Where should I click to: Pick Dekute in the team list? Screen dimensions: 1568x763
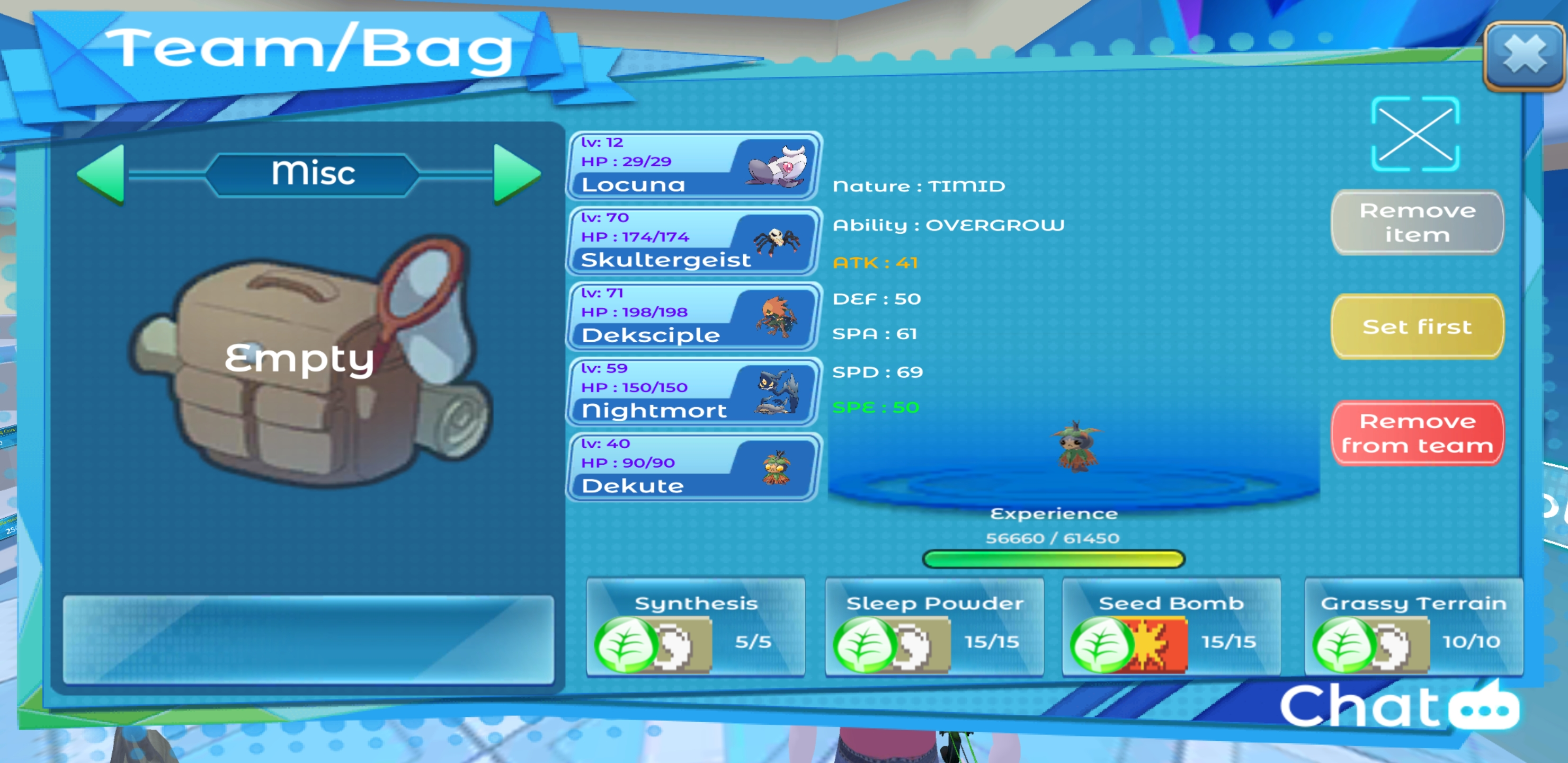coord(693,467)
